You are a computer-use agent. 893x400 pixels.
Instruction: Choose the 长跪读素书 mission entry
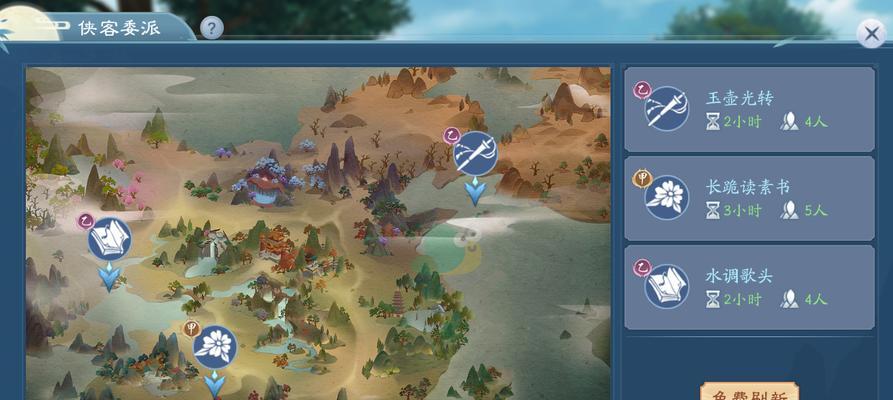pyautogui.click(x=749, y=197)
